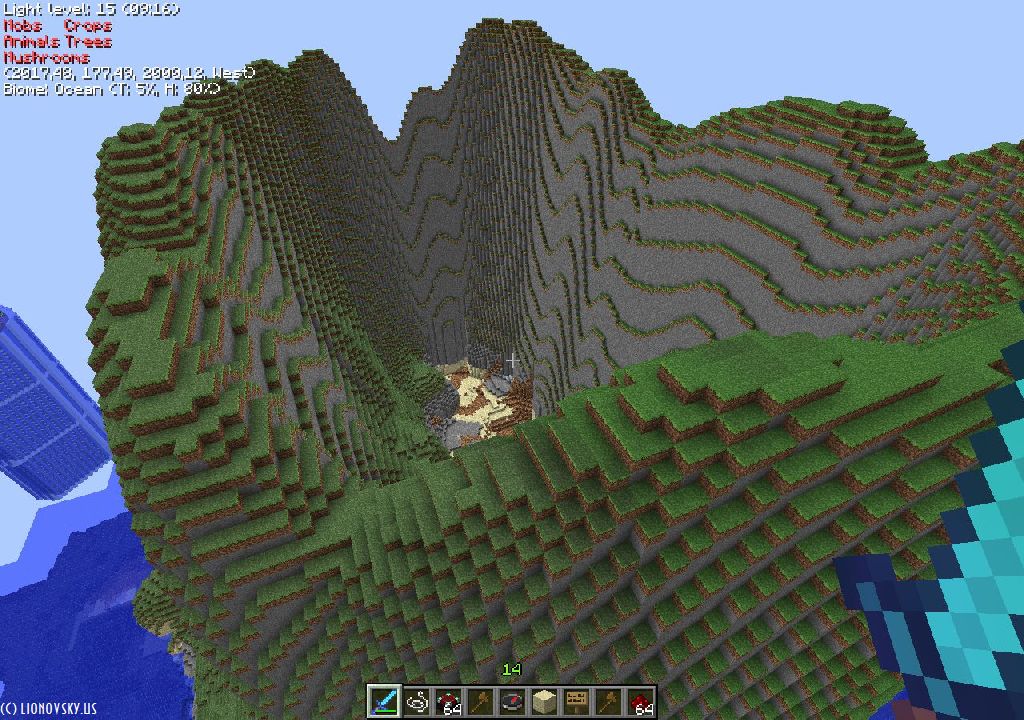Select the compass in the hotbar

[x=512, y=701]
